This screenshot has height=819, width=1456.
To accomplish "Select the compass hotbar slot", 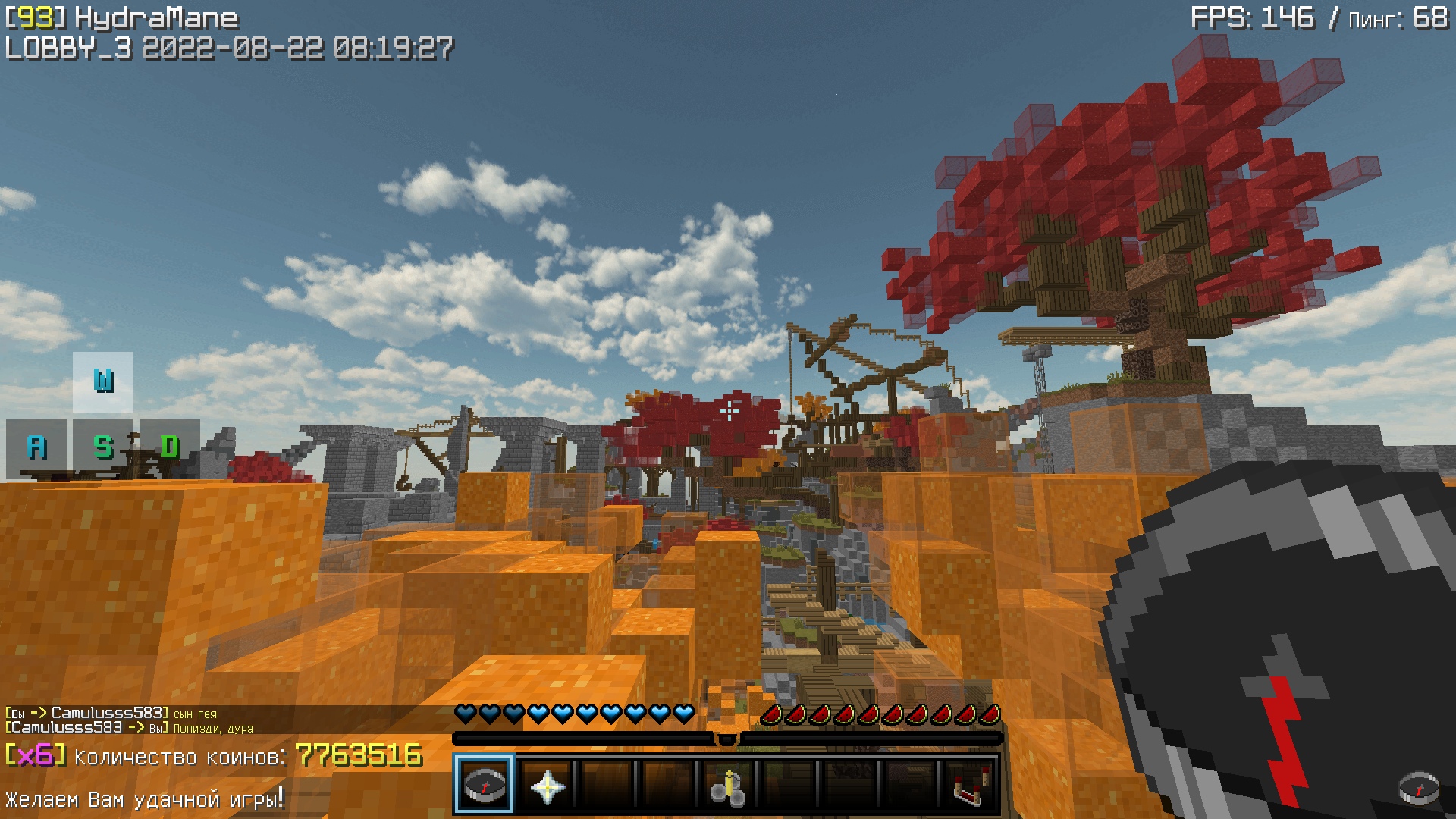I will (x=484, y=784).
